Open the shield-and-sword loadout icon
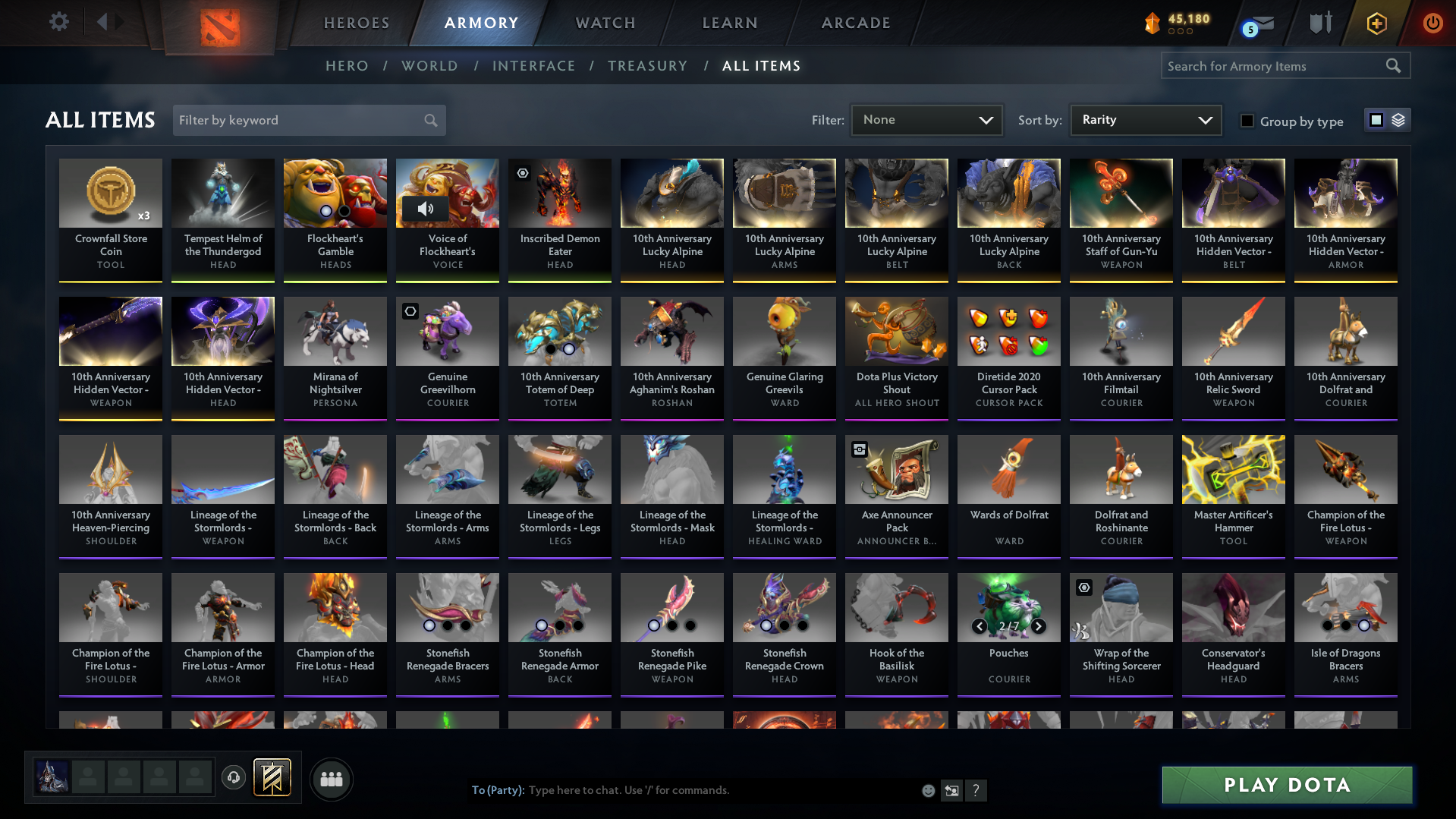Screen dimensions: 1456x819 [1319, 23]
